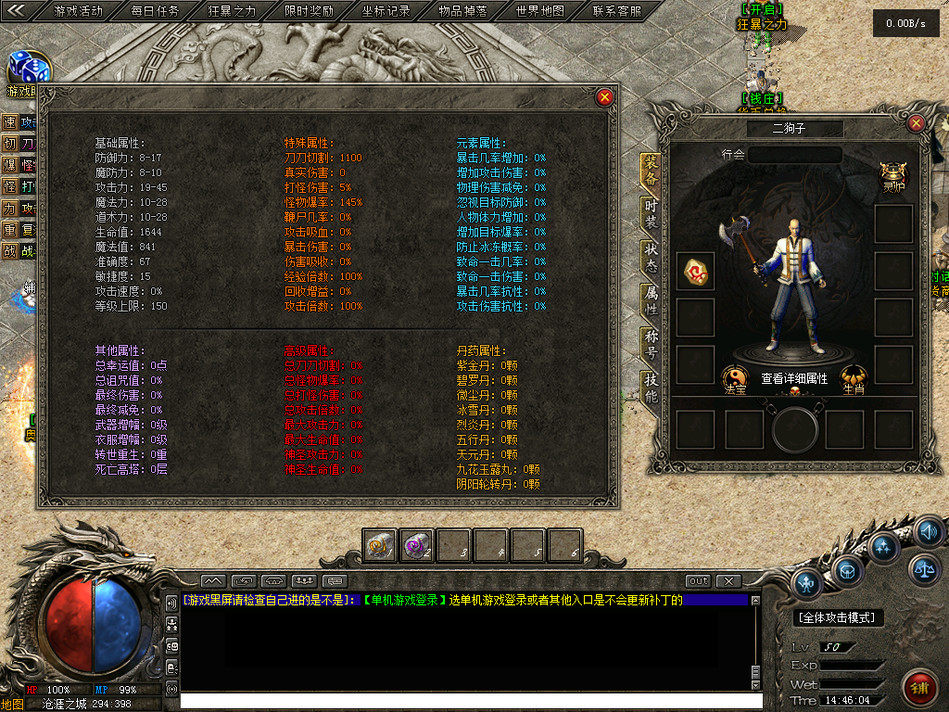Collapse the top menu with the double-arrow button
Image resolution: width=949 pixels, height=712 pixels.
coord(17,11)
